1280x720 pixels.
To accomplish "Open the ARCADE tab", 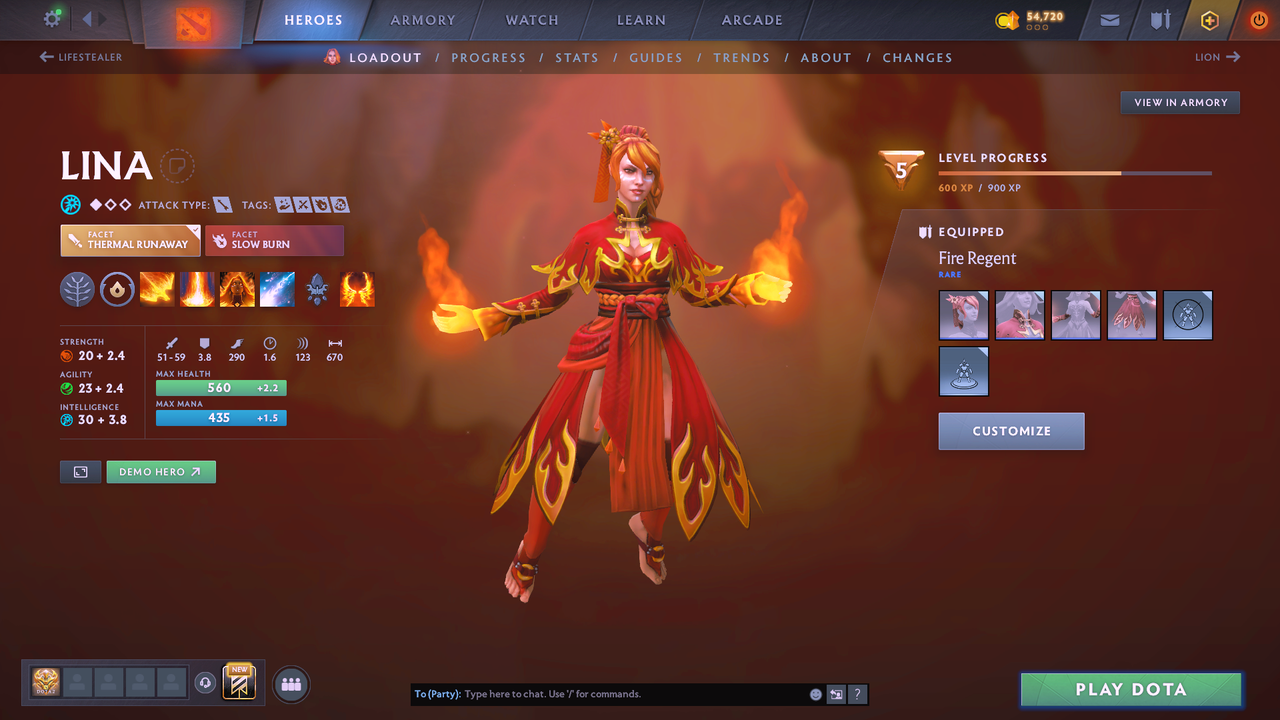I will click(x=751, y=20).
